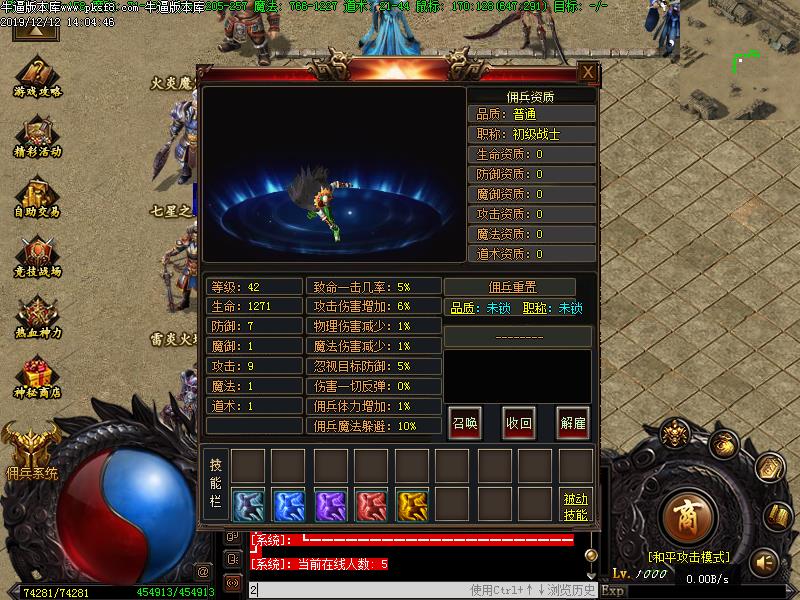Open the 佣兵系统 mercenary system
This screenshot has height=600, width=800.
coord(30,447)
